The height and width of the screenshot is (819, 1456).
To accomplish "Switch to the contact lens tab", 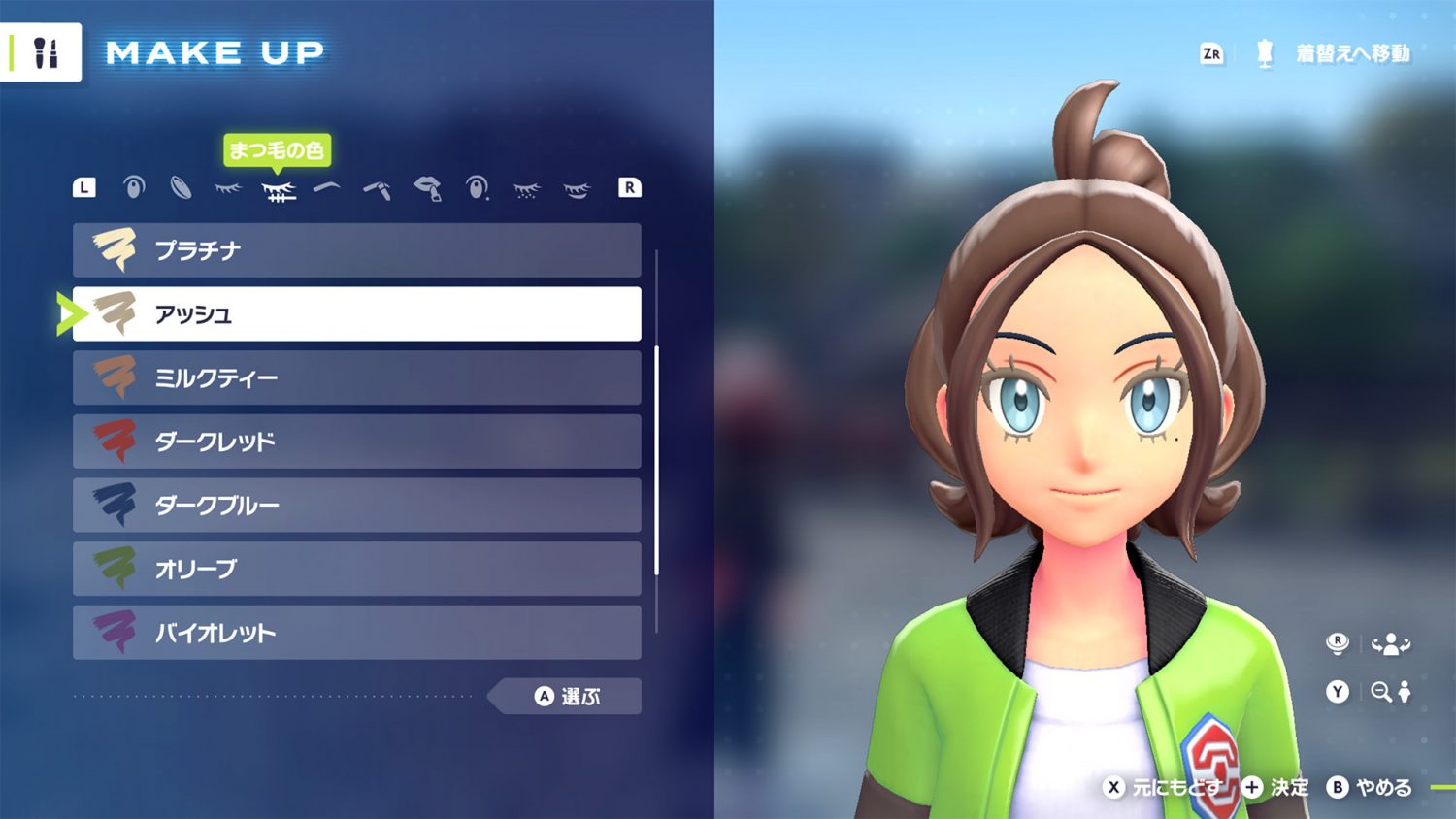I will [181, 187].
